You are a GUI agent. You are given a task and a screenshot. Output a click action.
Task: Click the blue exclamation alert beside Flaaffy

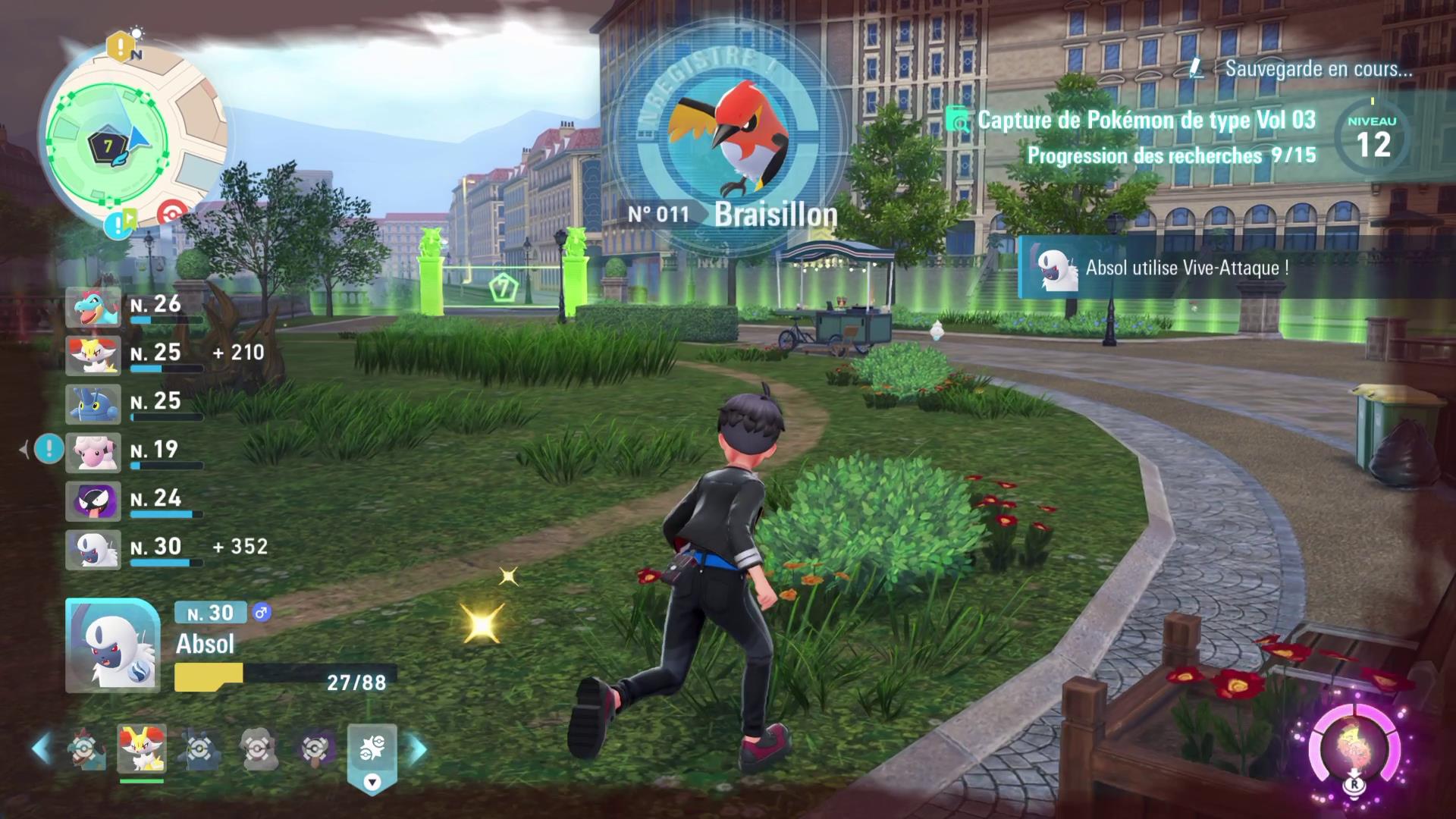click(50, 450)
